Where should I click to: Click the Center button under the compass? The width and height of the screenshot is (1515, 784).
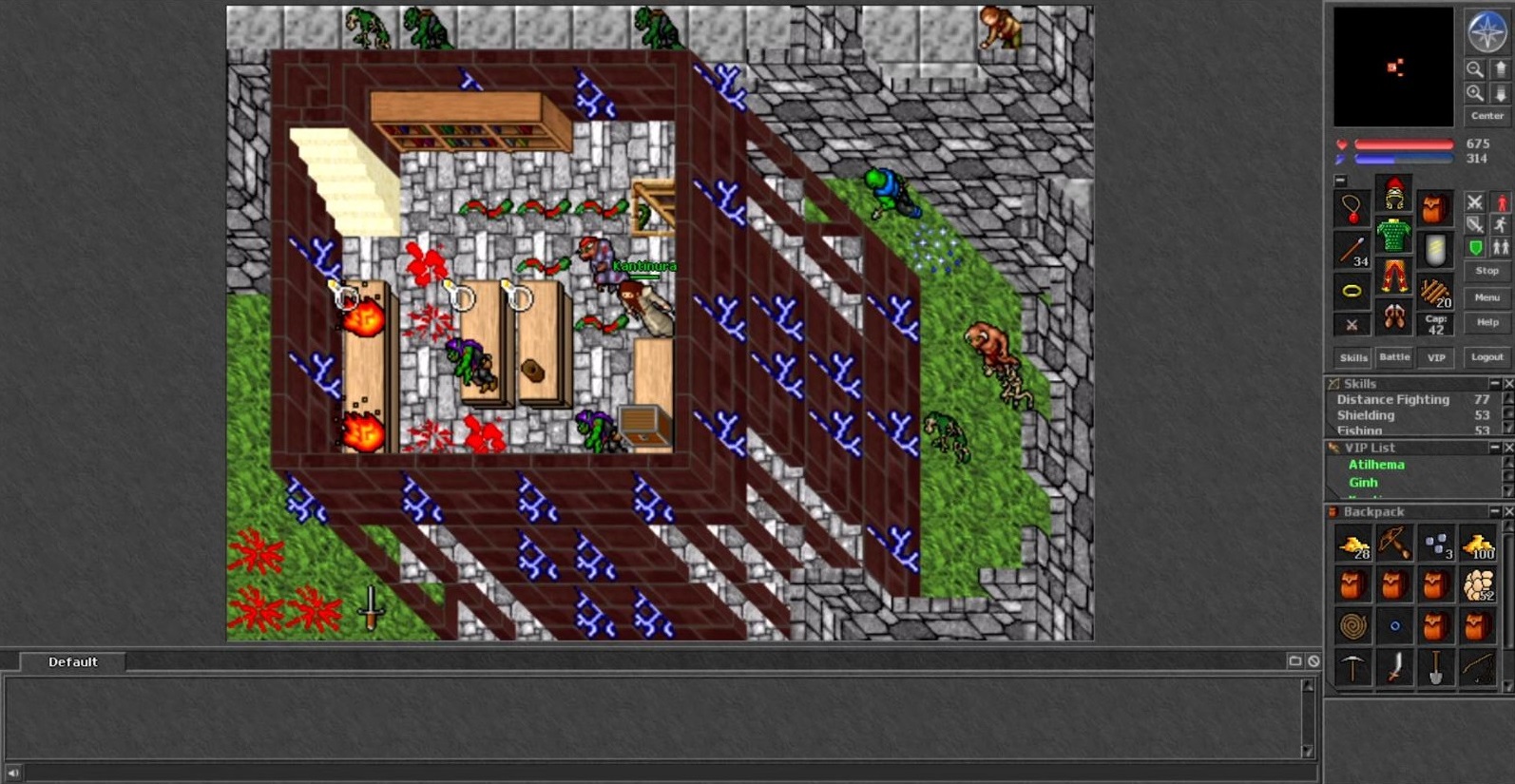click(x=1486, y=116)
